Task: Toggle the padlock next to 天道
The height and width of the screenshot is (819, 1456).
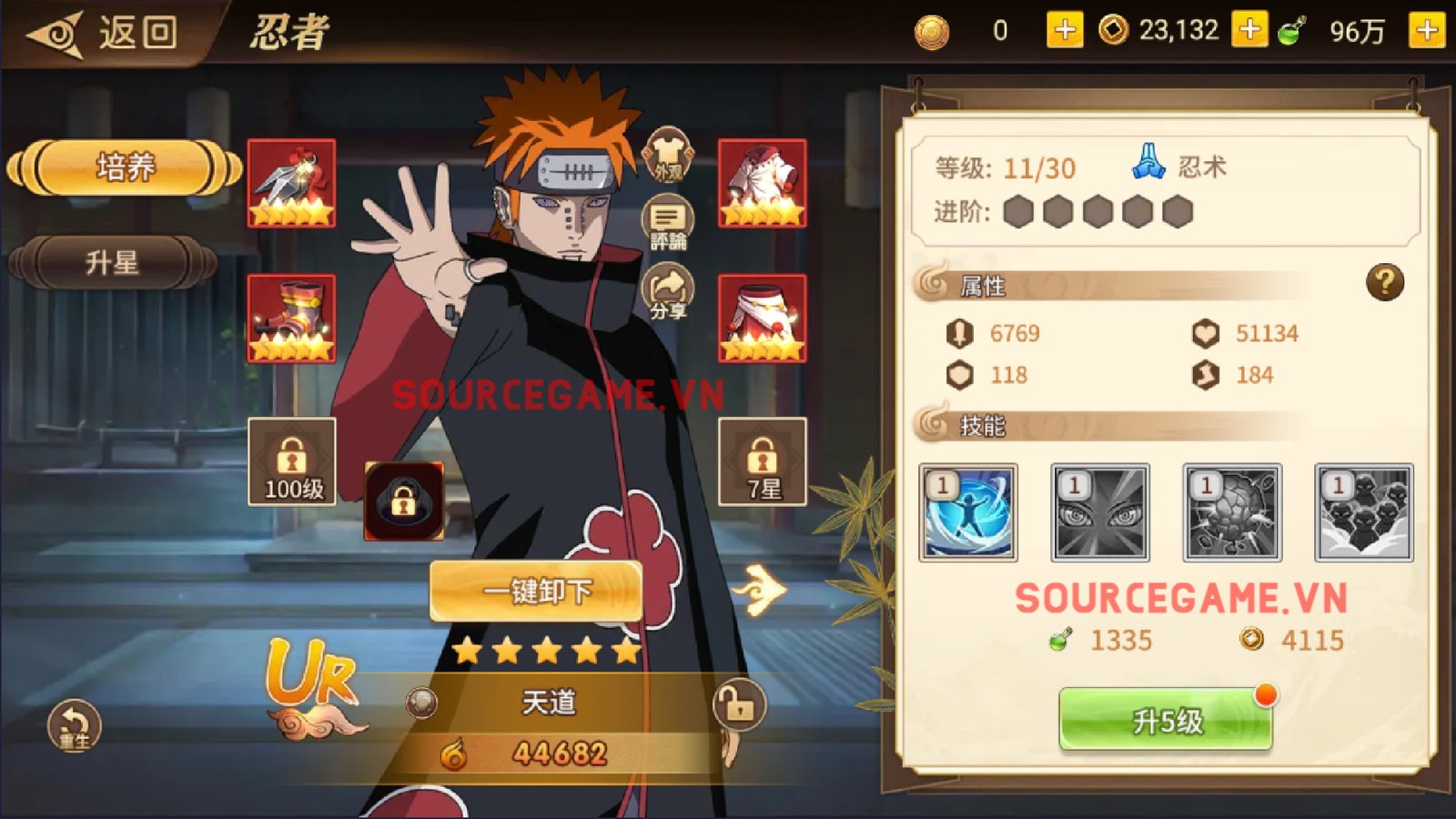Action: click(x=738, y=704)
